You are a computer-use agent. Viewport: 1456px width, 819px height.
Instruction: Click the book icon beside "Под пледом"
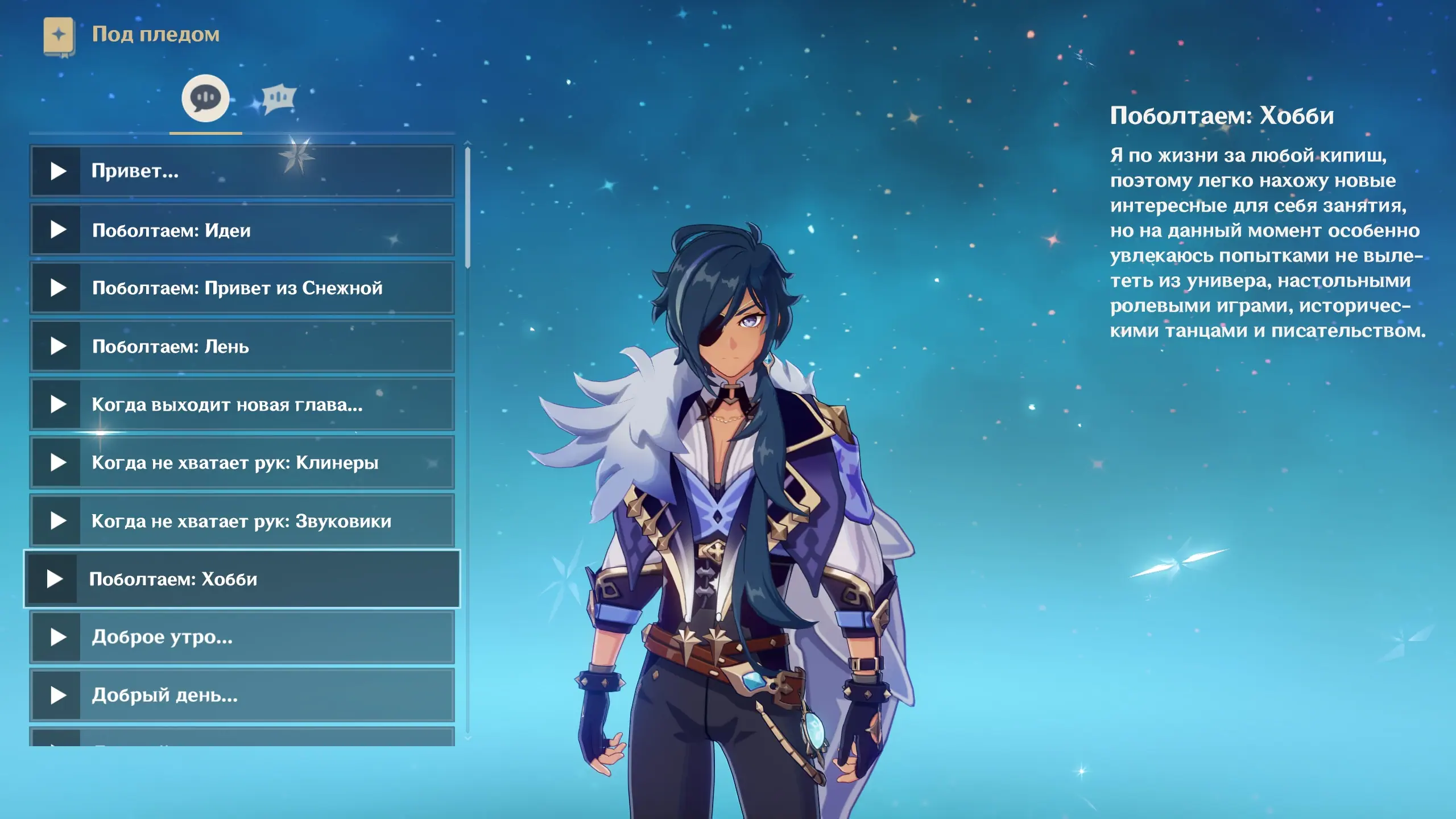tap(59, 35)
